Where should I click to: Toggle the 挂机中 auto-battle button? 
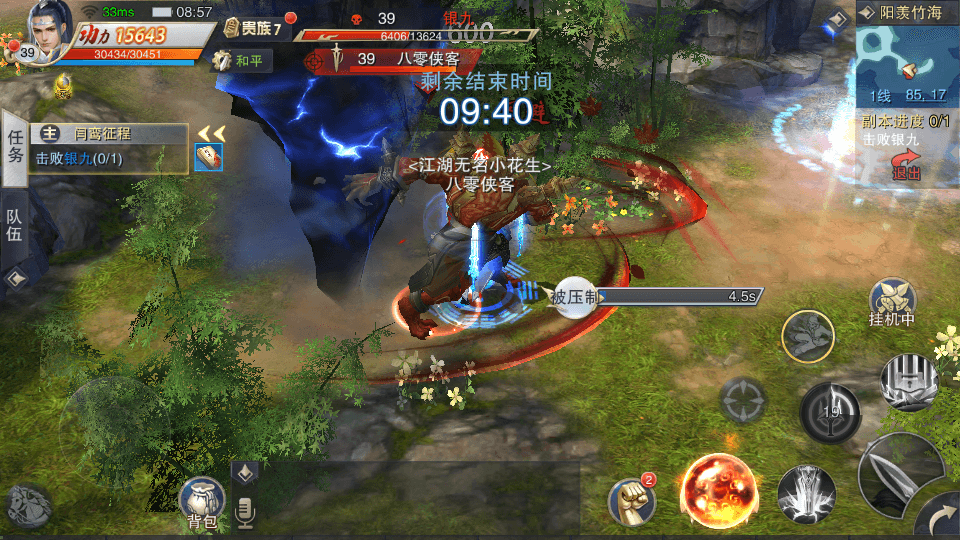coord(892,303)
